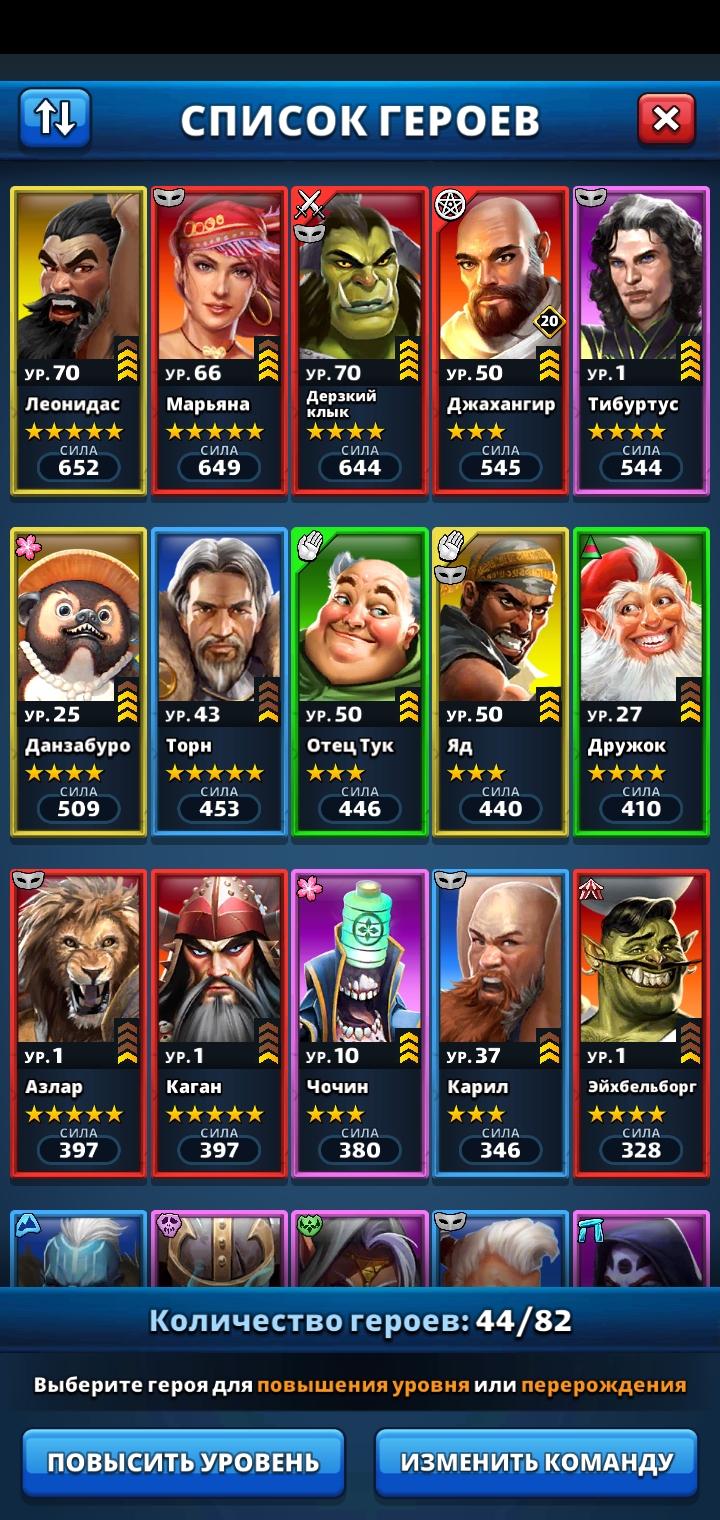
Task: Close the hero list window
Action: point(666,120)
